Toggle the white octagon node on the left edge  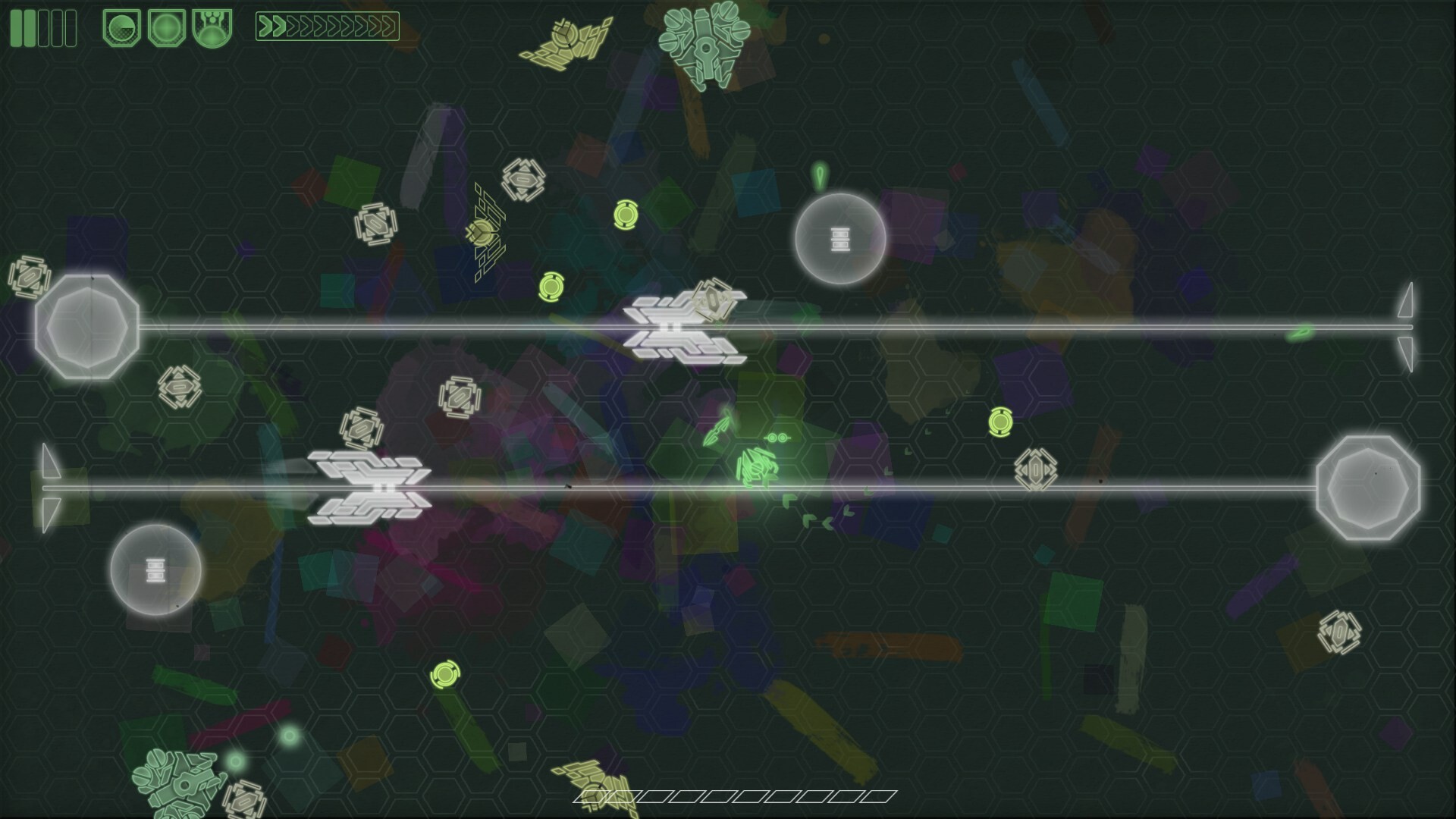pos(86,326)
